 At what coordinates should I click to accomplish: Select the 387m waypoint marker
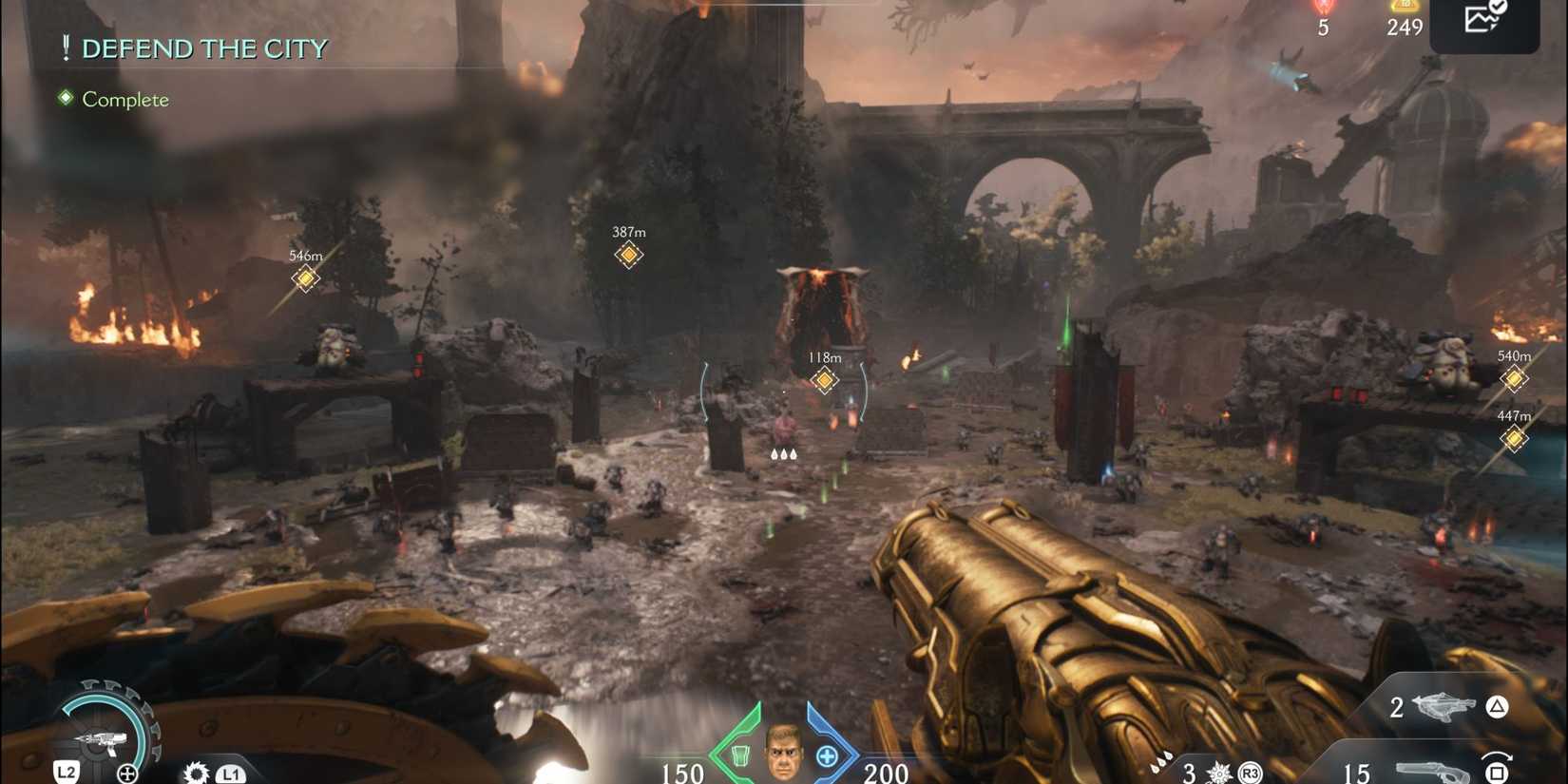click(x=629, y=255)
